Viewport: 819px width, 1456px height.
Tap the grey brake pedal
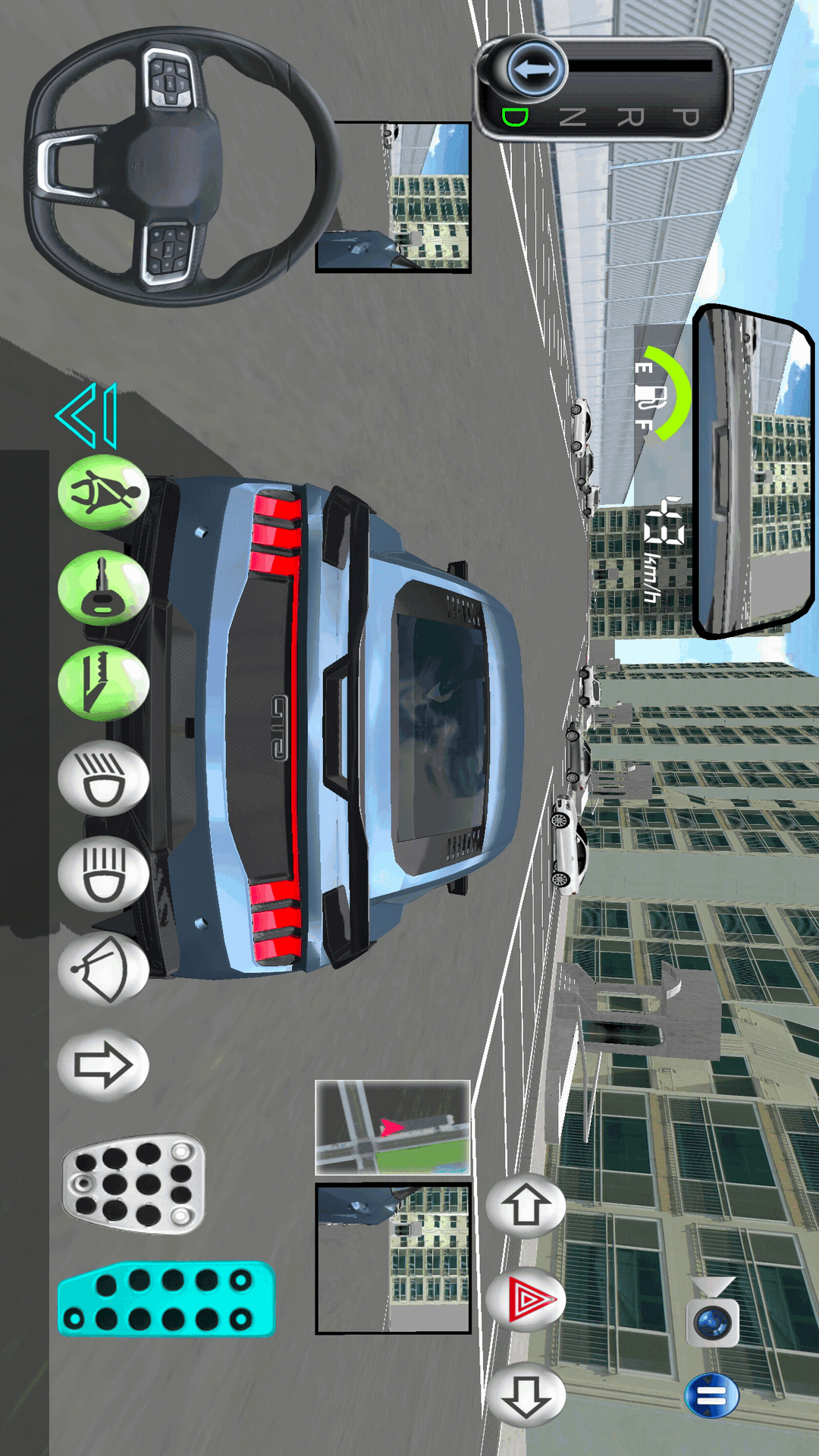tap(134, 1184)
